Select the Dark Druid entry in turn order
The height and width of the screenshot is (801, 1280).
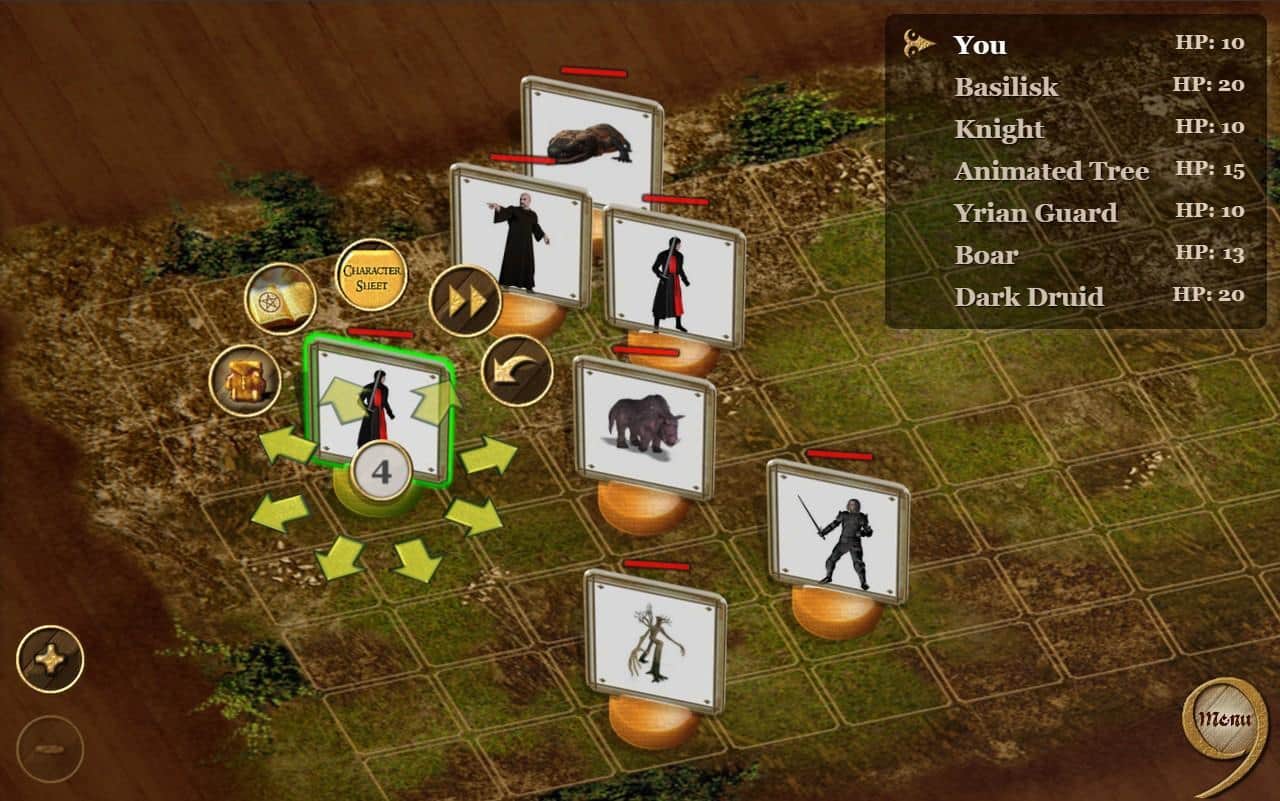tap(1030, 297)
